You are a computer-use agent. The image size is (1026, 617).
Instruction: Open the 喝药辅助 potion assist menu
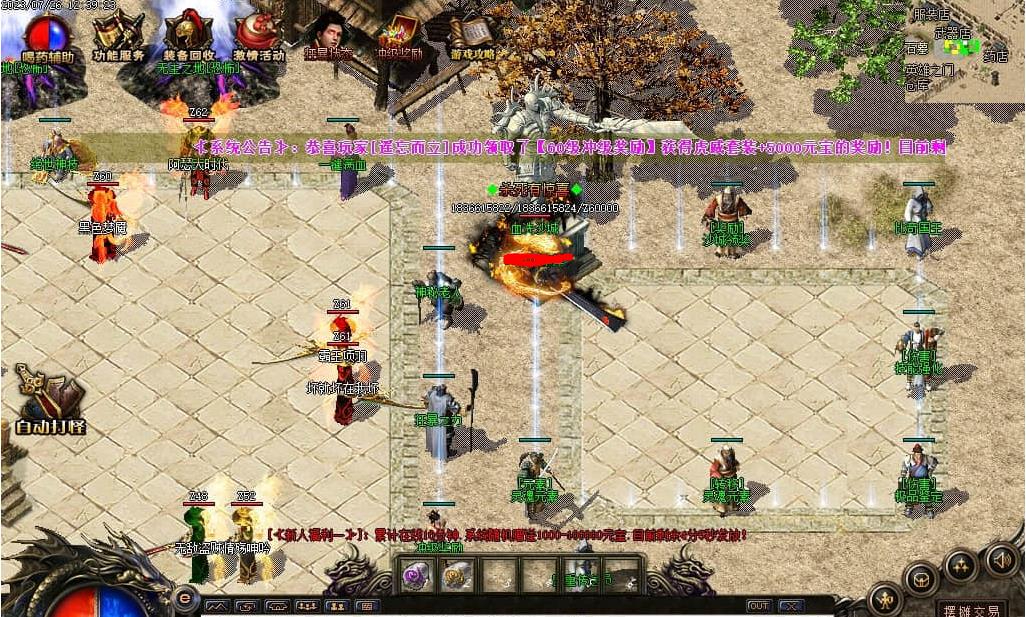[47, 36]
